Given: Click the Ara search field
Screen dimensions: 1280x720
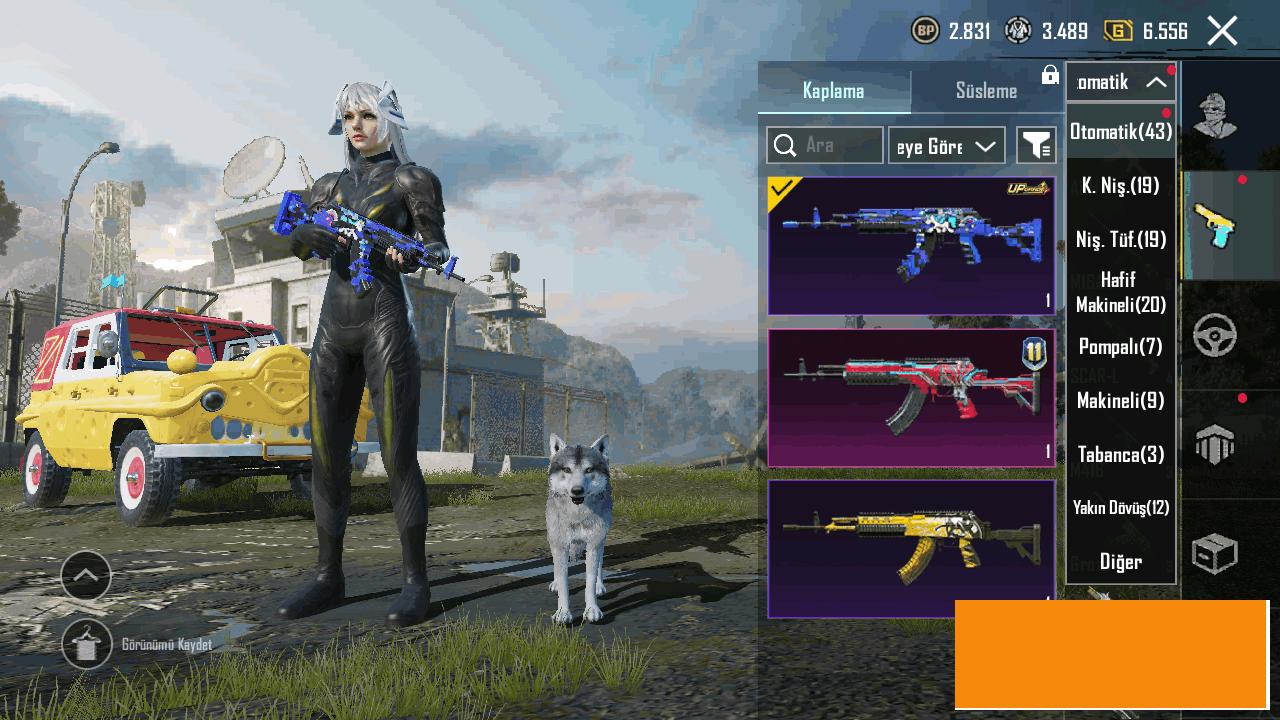Looking at the screenshot, I should pyautogui.click(x=825, y=146).
